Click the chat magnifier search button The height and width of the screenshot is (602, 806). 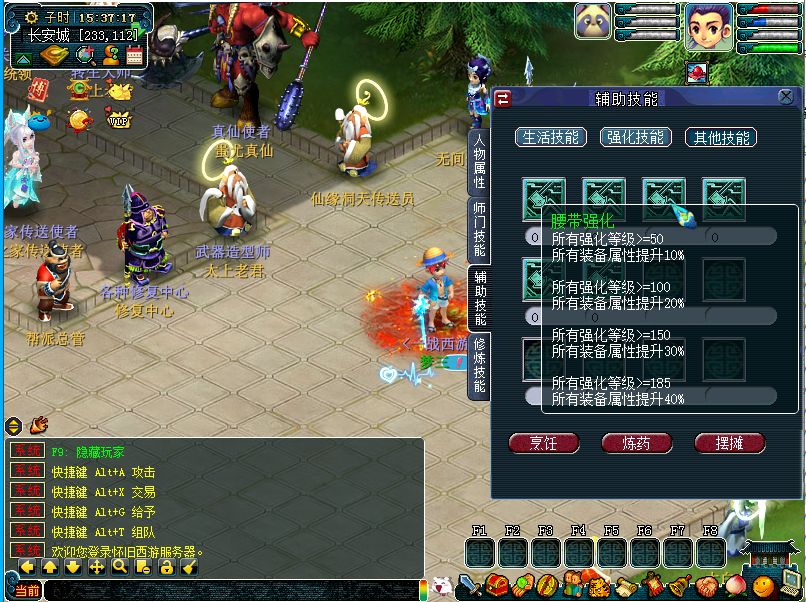(x=119, y=567)
